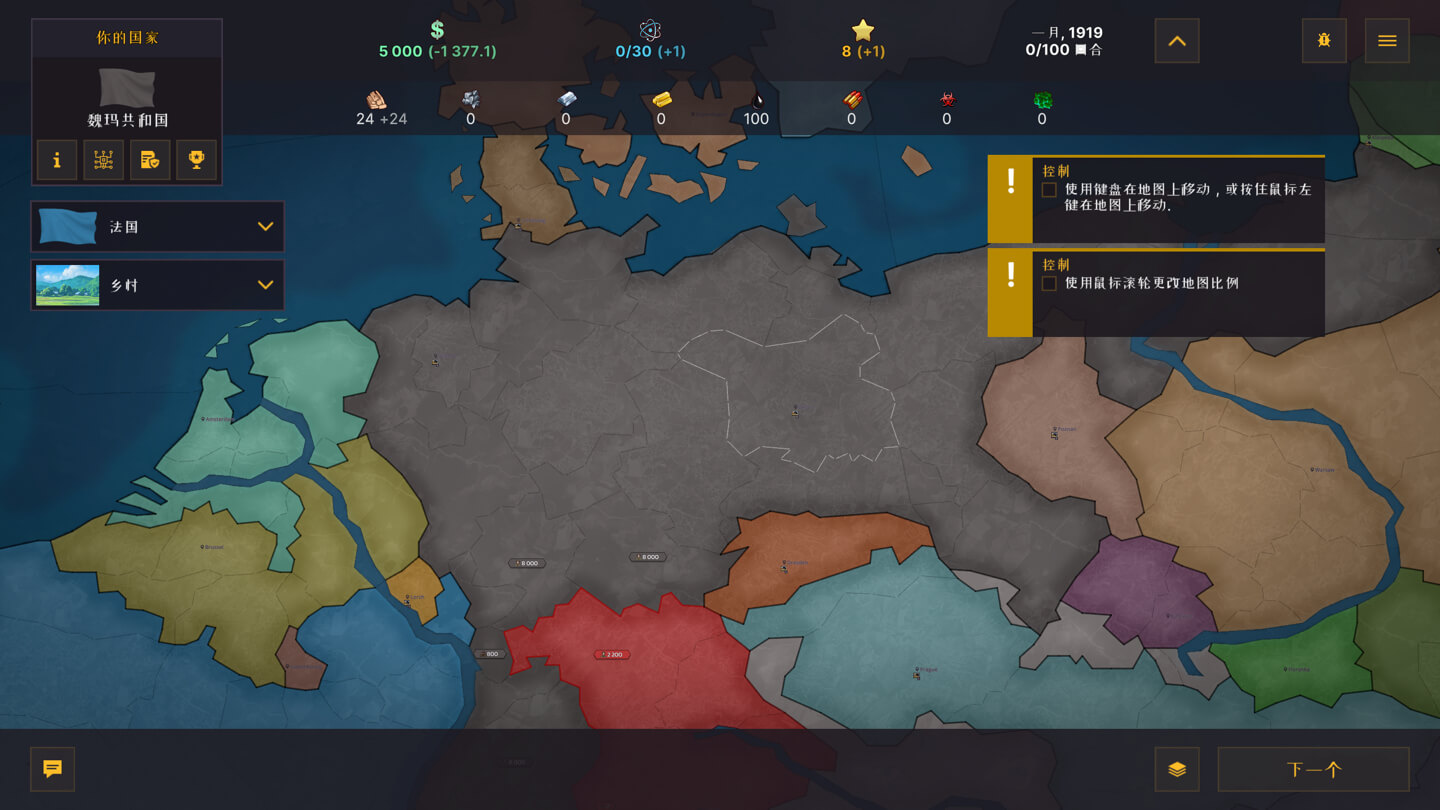Expand the 乡村 terrain dropdown
Screen dimensions: 1440x810
tap(266, 284)
